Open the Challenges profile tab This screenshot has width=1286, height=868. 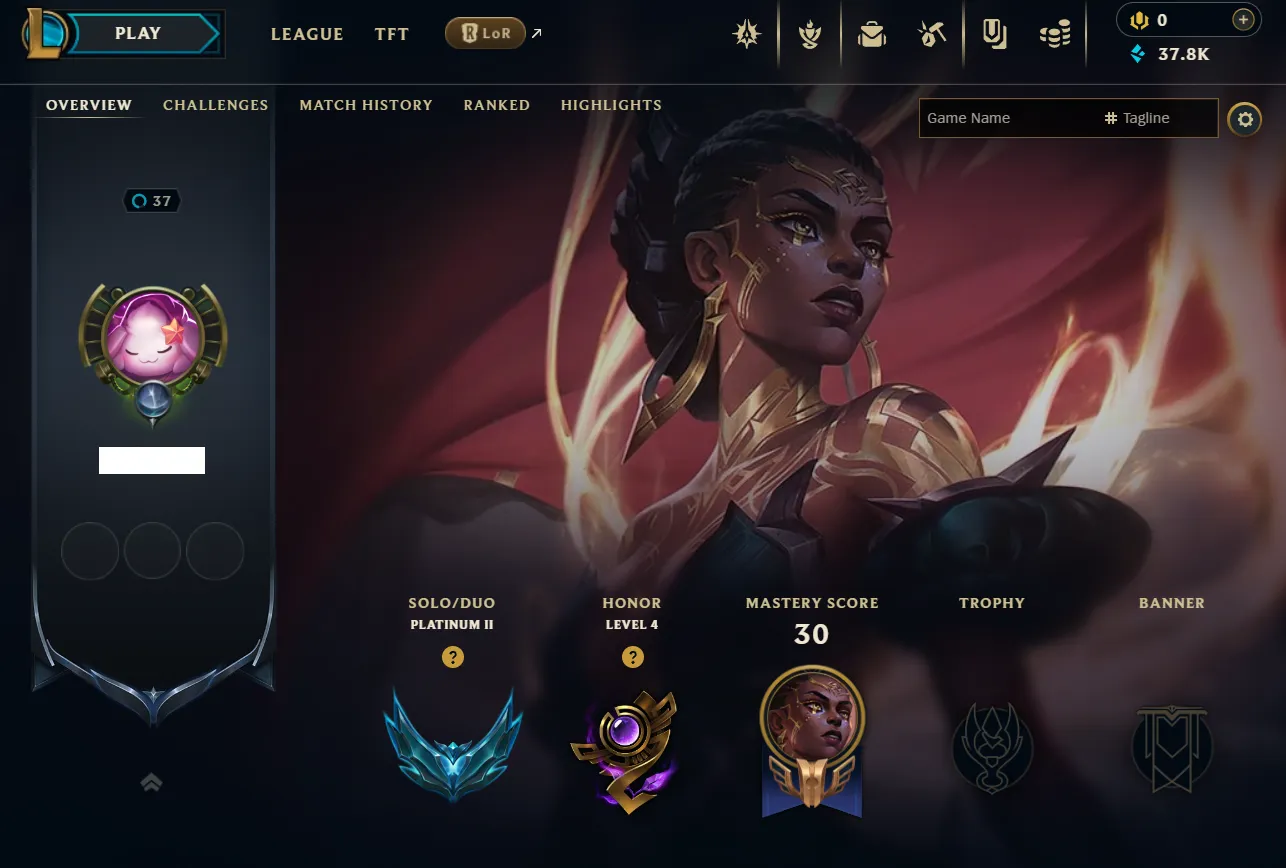tap(215, 105)
